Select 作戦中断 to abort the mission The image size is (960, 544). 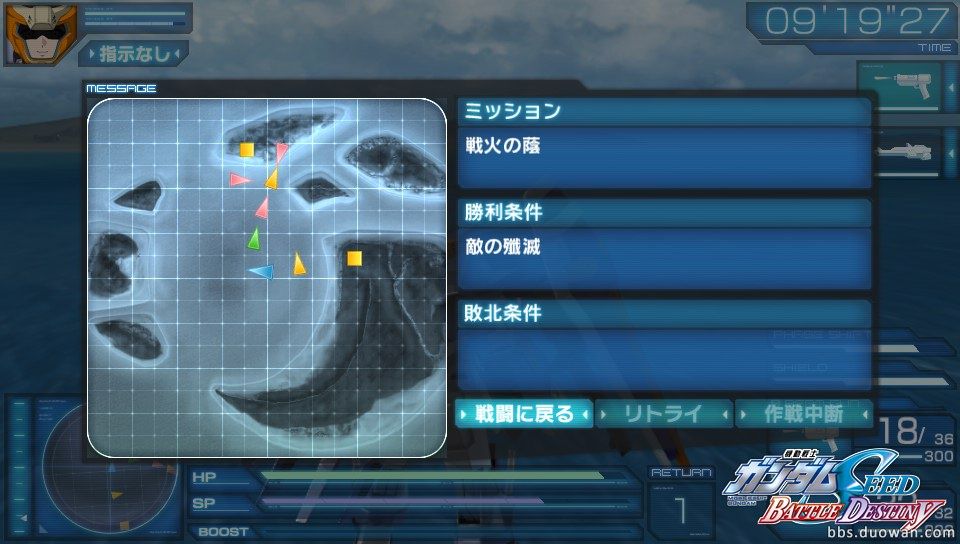click(803, 413)
